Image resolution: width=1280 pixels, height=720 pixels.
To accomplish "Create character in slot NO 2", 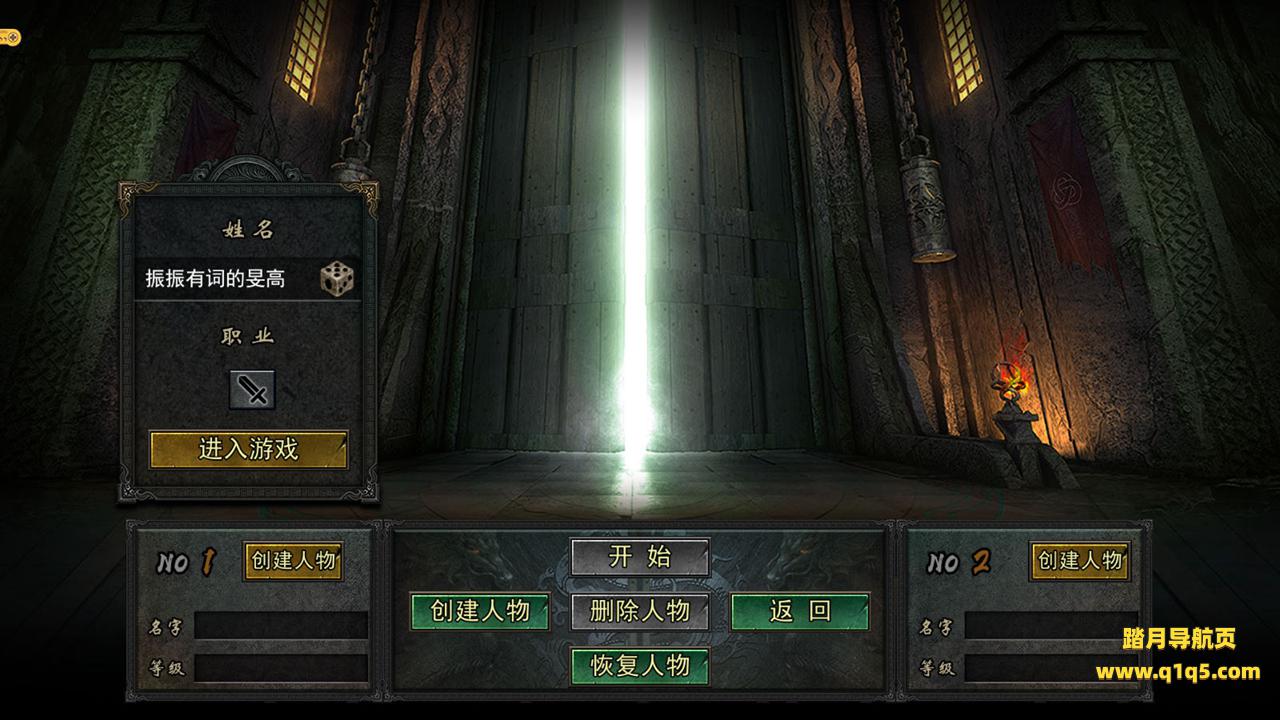I will tap(1080, 560).
